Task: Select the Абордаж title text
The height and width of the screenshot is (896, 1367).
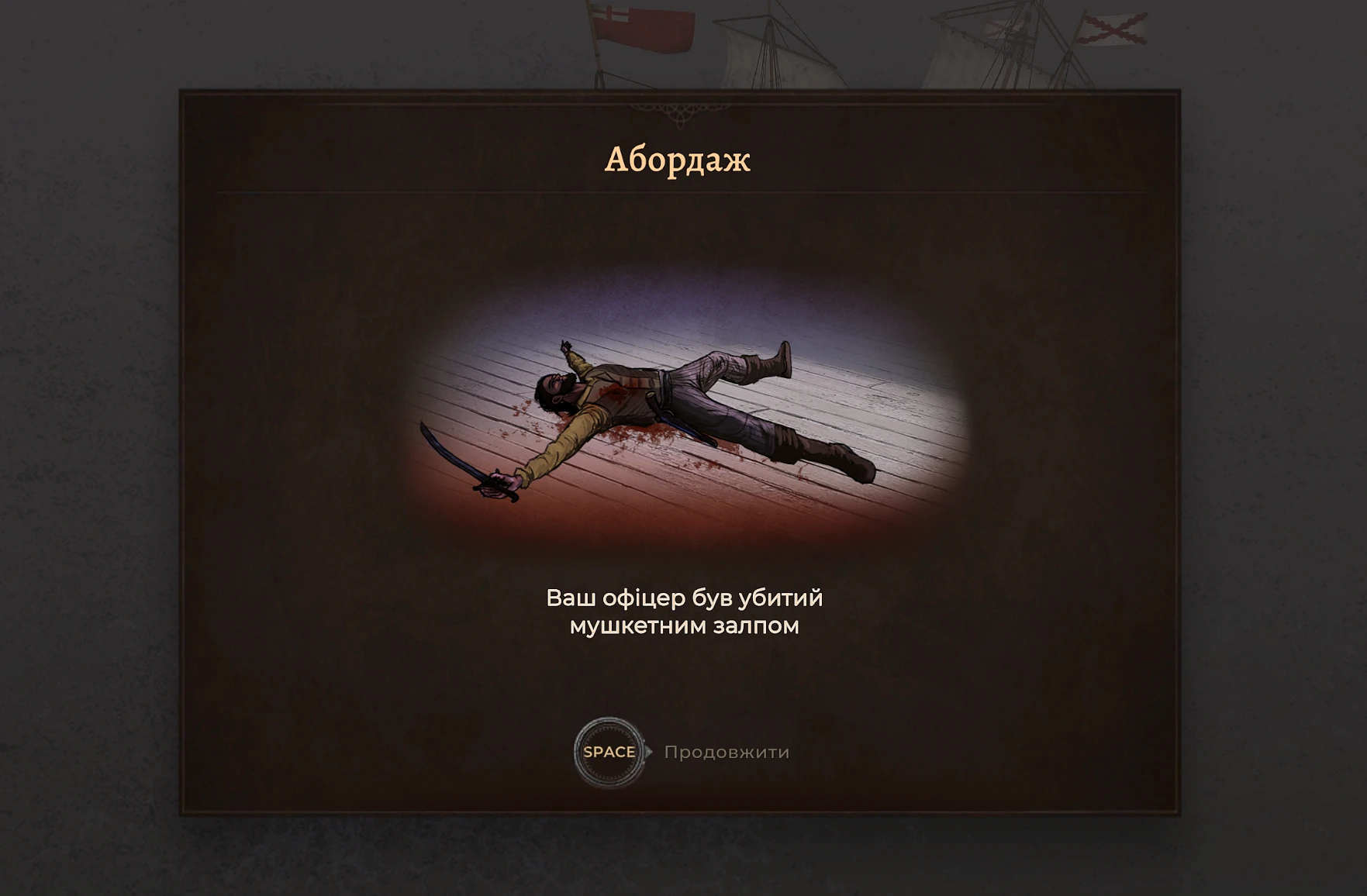Action: [680, 160]
